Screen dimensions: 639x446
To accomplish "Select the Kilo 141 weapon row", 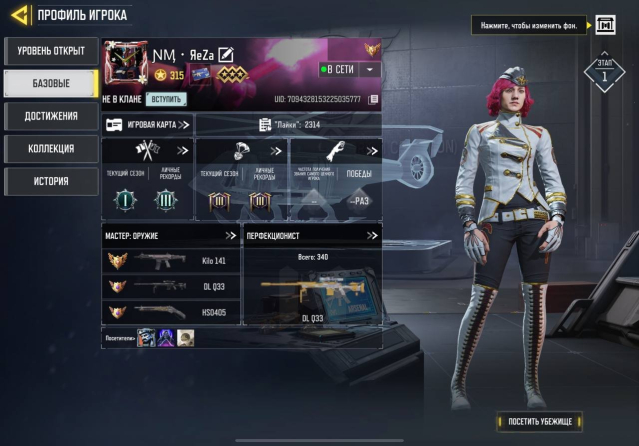I will [172, 260].
